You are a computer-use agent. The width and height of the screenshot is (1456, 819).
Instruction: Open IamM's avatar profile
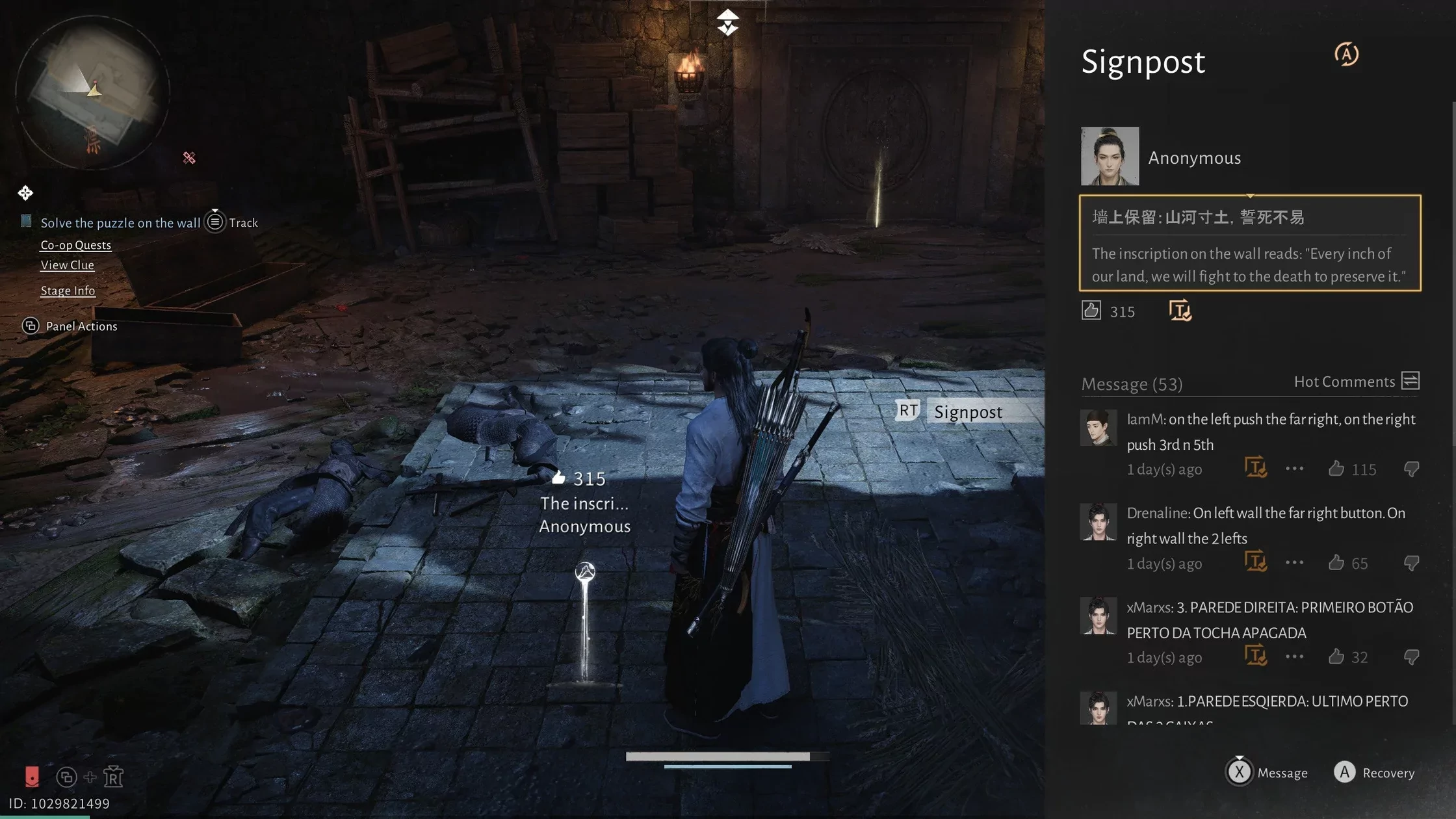tap(1098, 428)
